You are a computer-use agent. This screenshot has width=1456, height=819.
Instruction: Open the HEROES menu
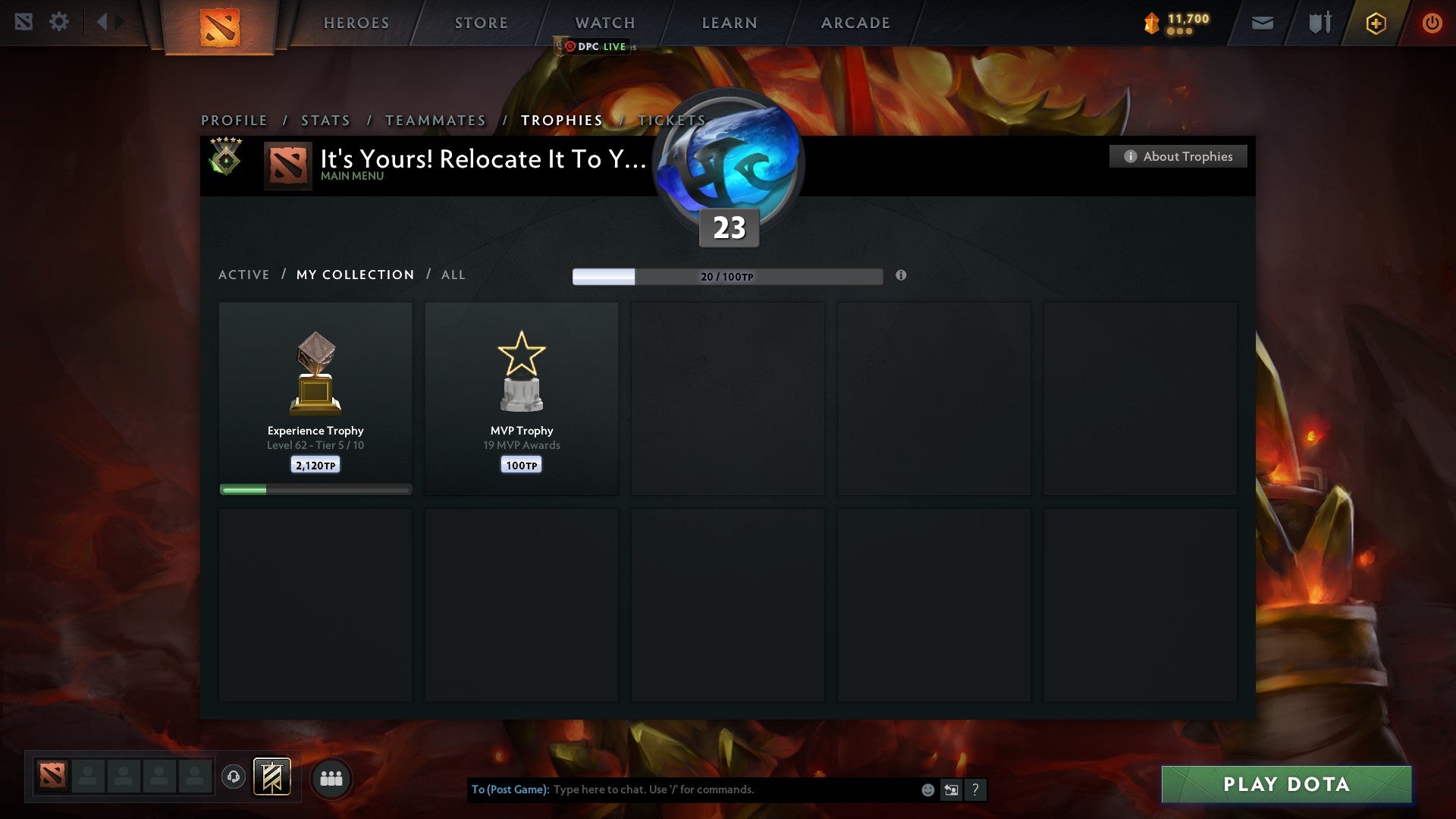356,23
